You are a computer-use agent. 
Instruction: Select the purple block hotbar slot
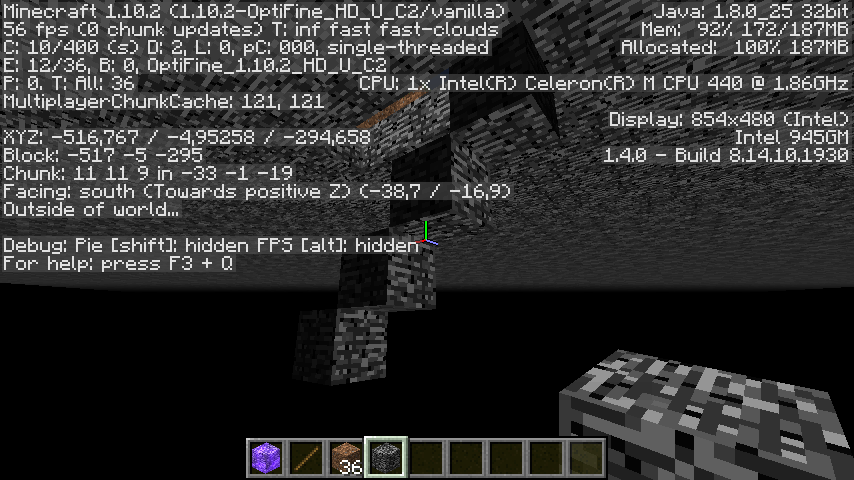click(266, 458)
